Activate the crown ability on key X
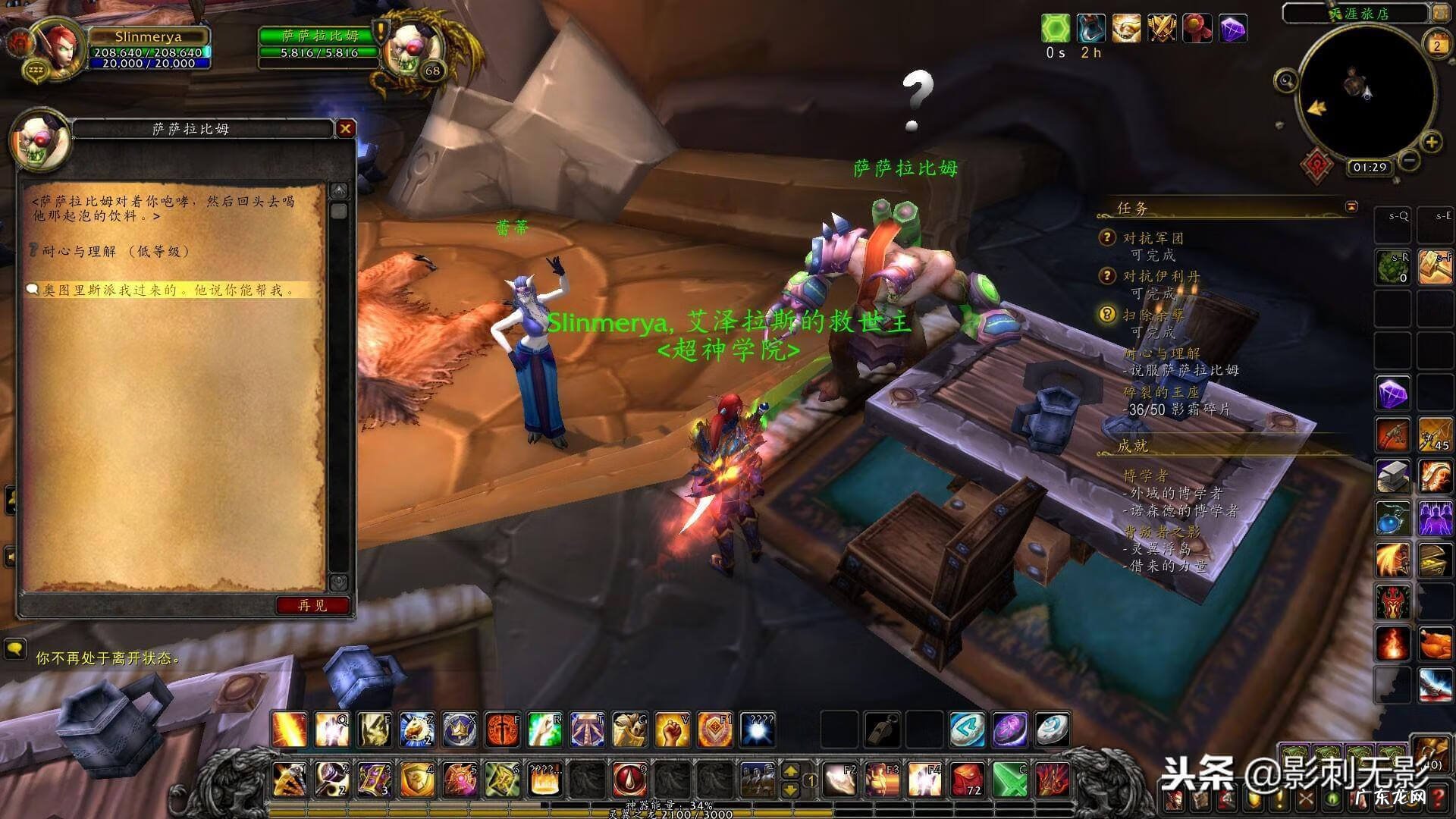The image size is (1456, 819). (460, 730)
